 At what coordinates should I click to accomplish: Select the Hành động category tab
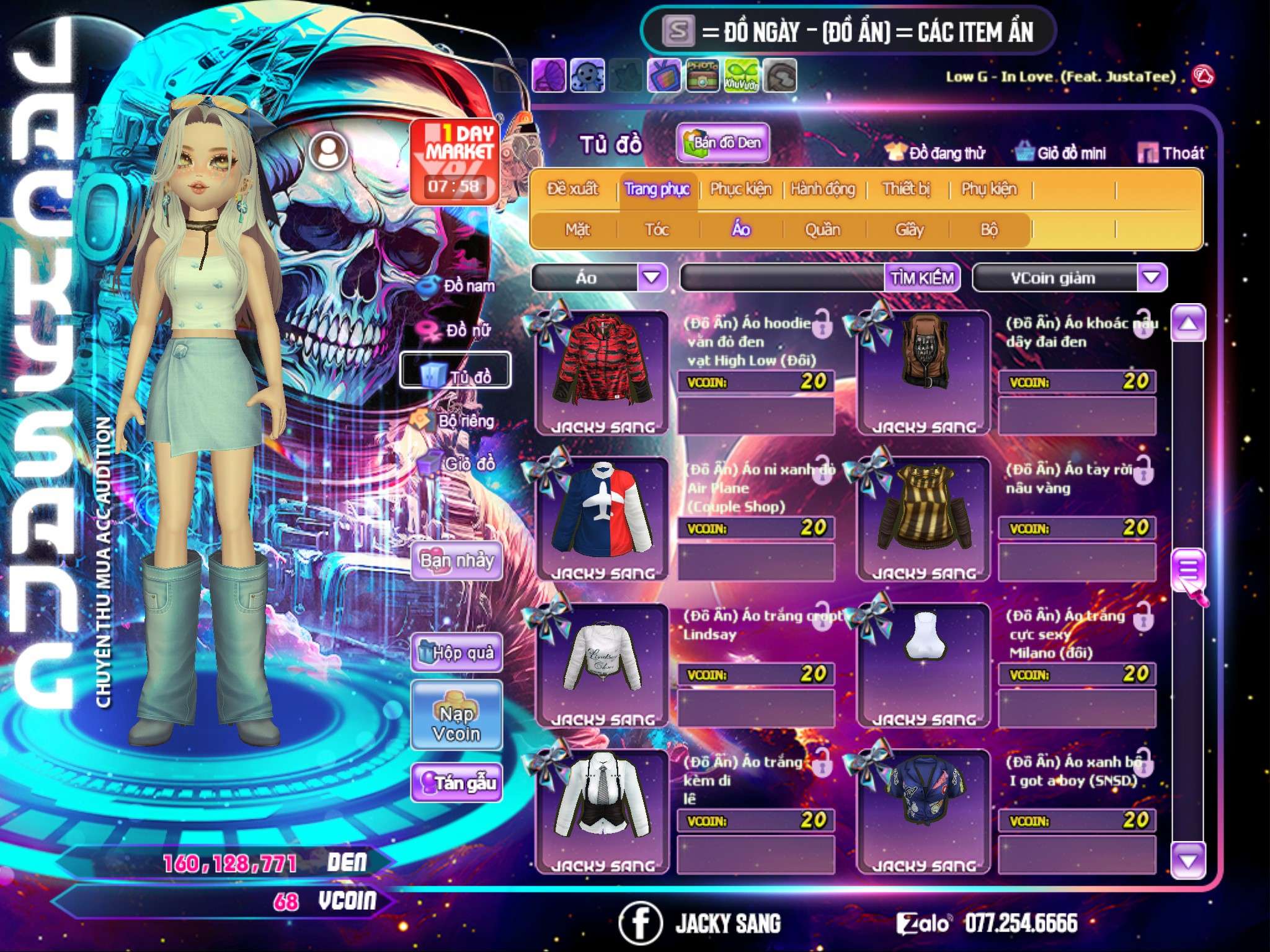pos(822,189)
